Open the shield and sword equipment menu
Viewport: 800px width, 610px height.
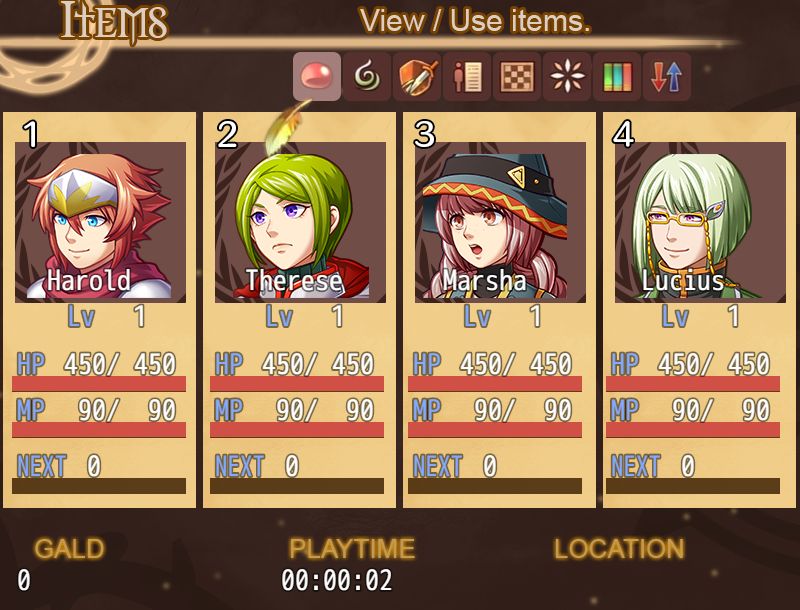[417, 77]
